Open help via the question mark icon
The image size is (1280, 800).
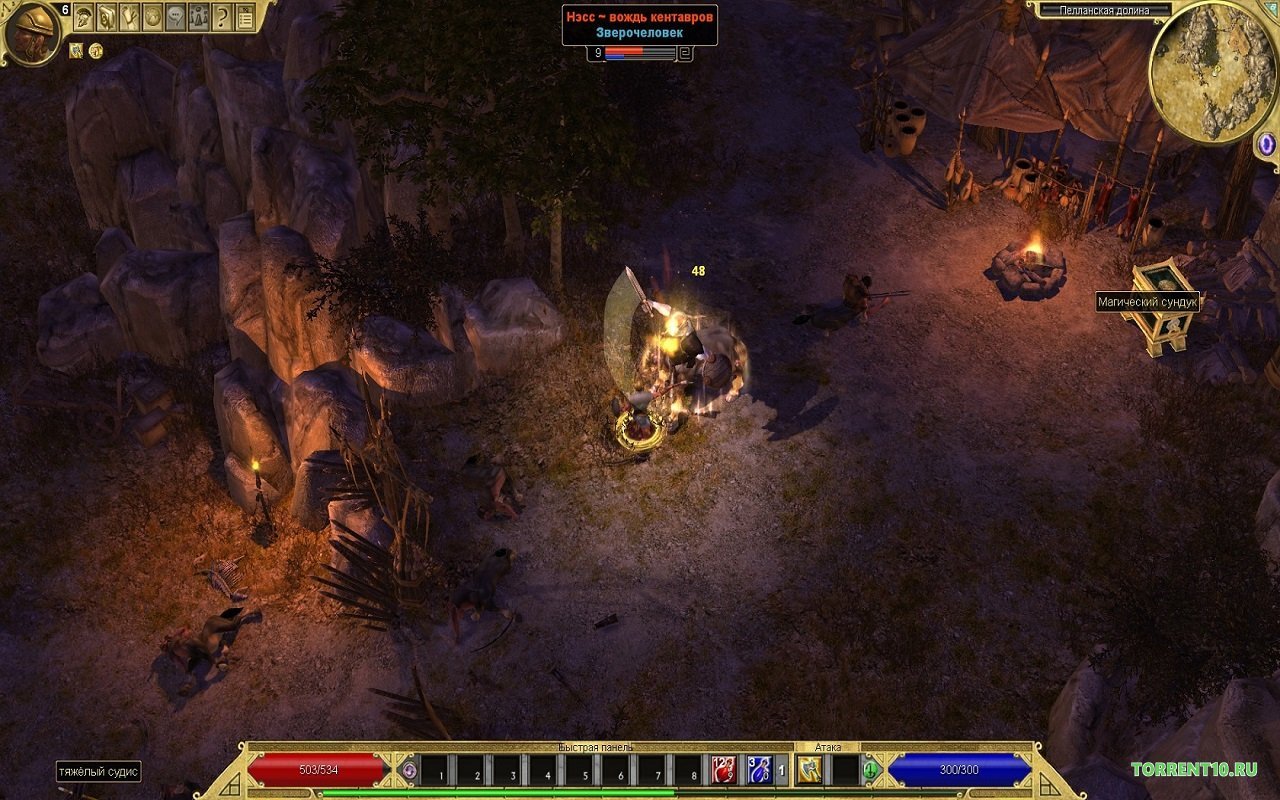221,17
